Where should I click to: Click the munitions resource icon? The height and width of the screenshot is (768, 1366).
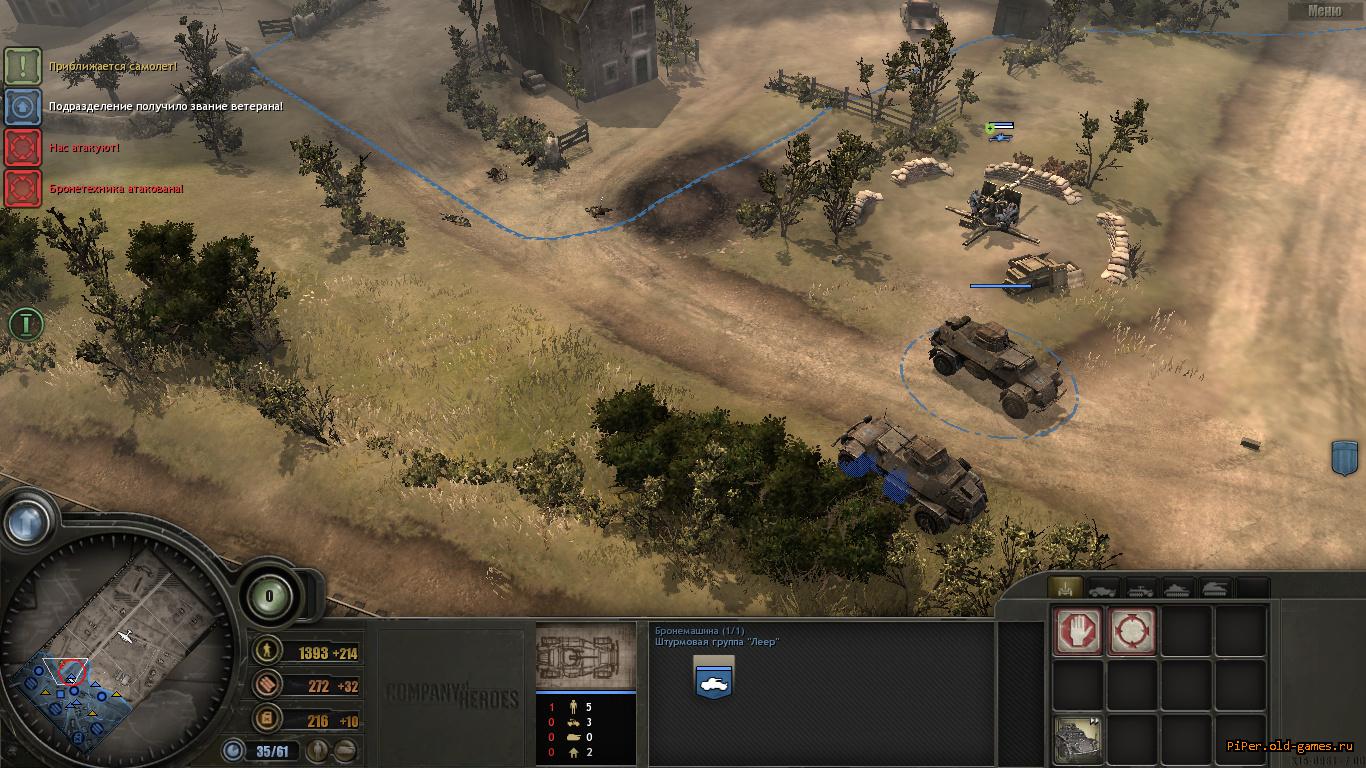pos(267,685)
